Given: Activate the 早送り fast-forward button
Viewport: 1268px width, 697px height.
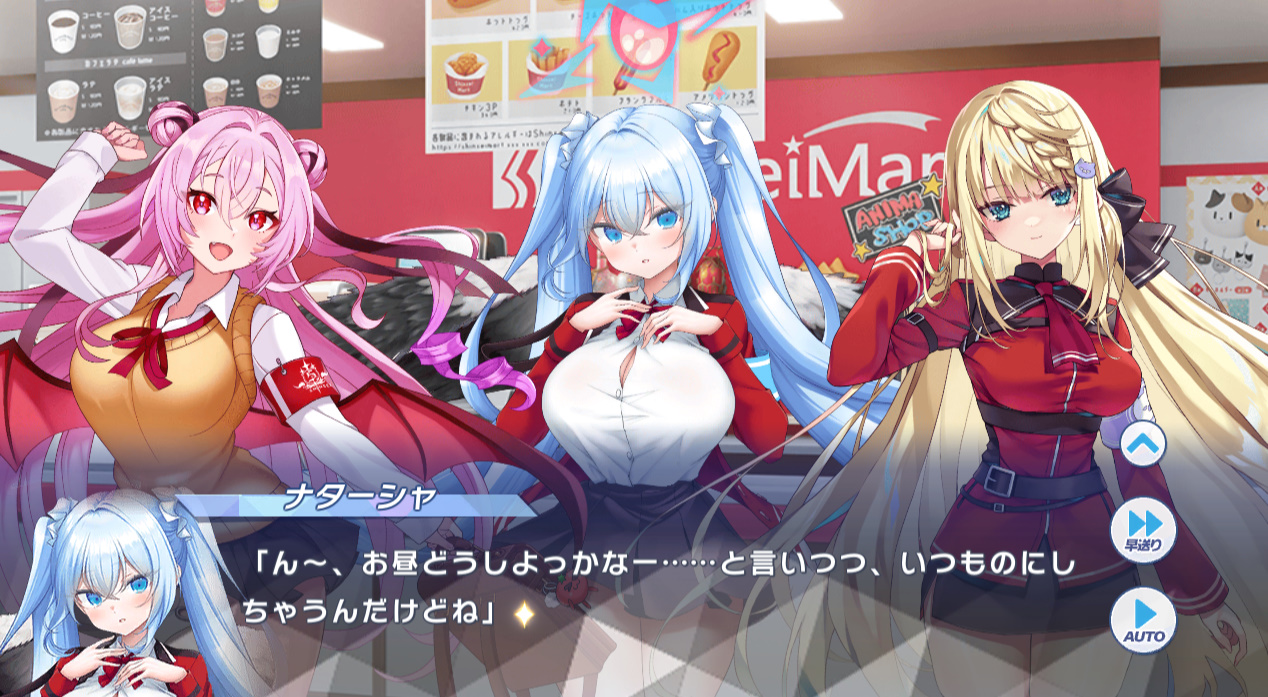Looking at the screenshot, I should tap(1143, 529).
